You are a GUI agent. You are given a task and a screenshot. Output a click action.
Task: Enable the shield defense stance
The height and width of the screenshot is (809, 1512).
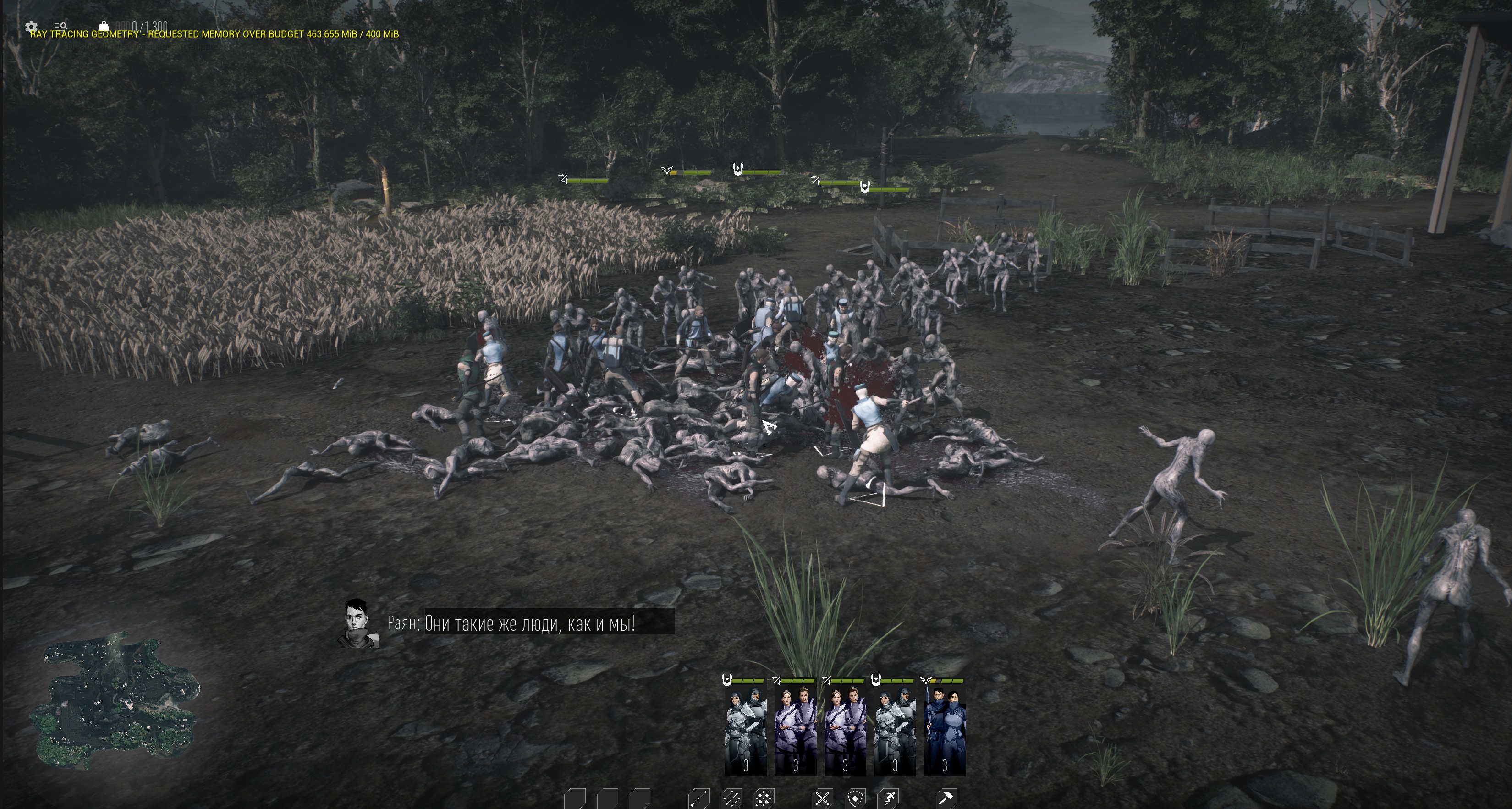pyautogui.click(x=855, y=798)
